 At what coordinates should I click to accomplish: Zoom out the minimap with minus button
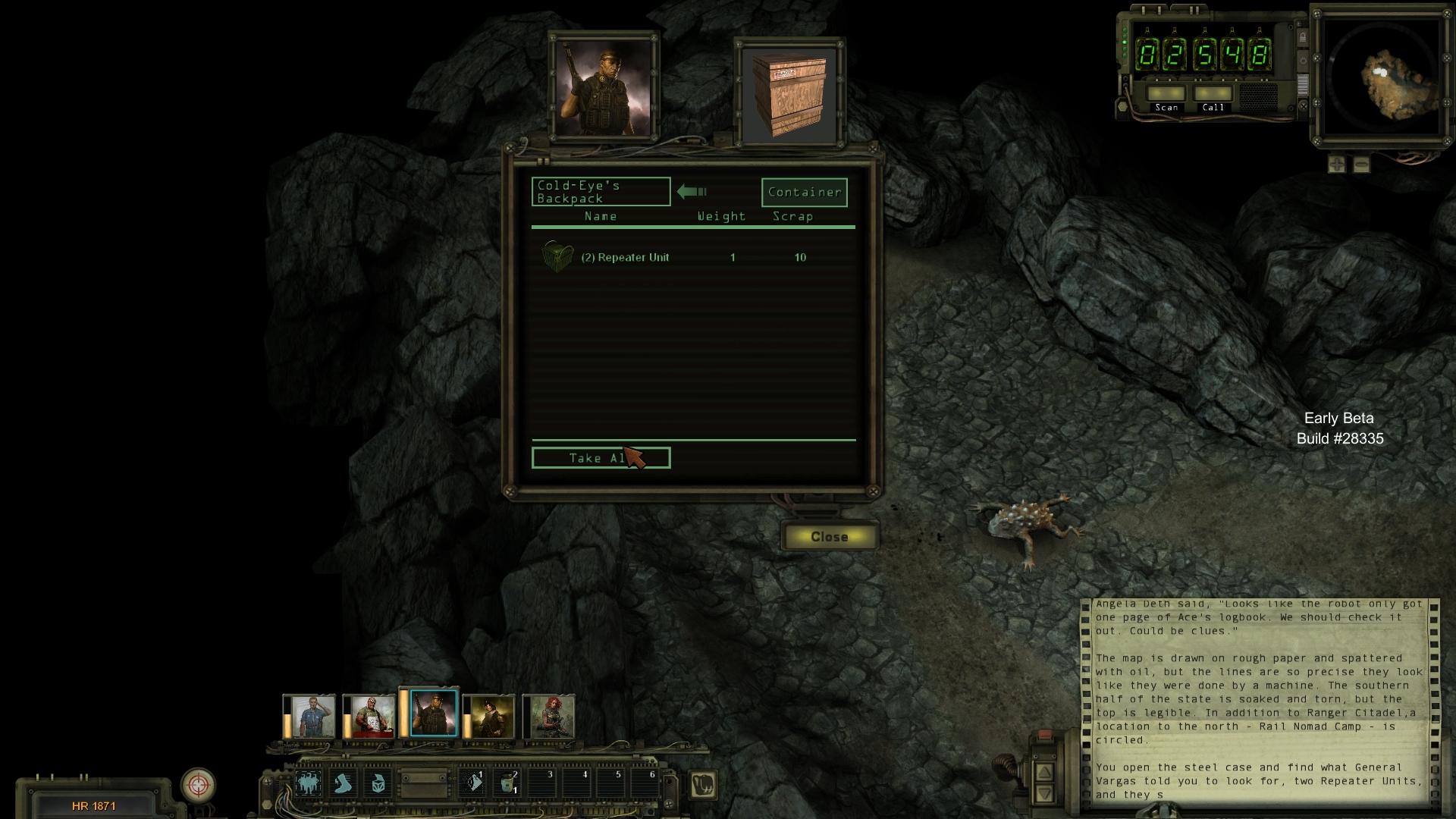(x=1361, y=164)
